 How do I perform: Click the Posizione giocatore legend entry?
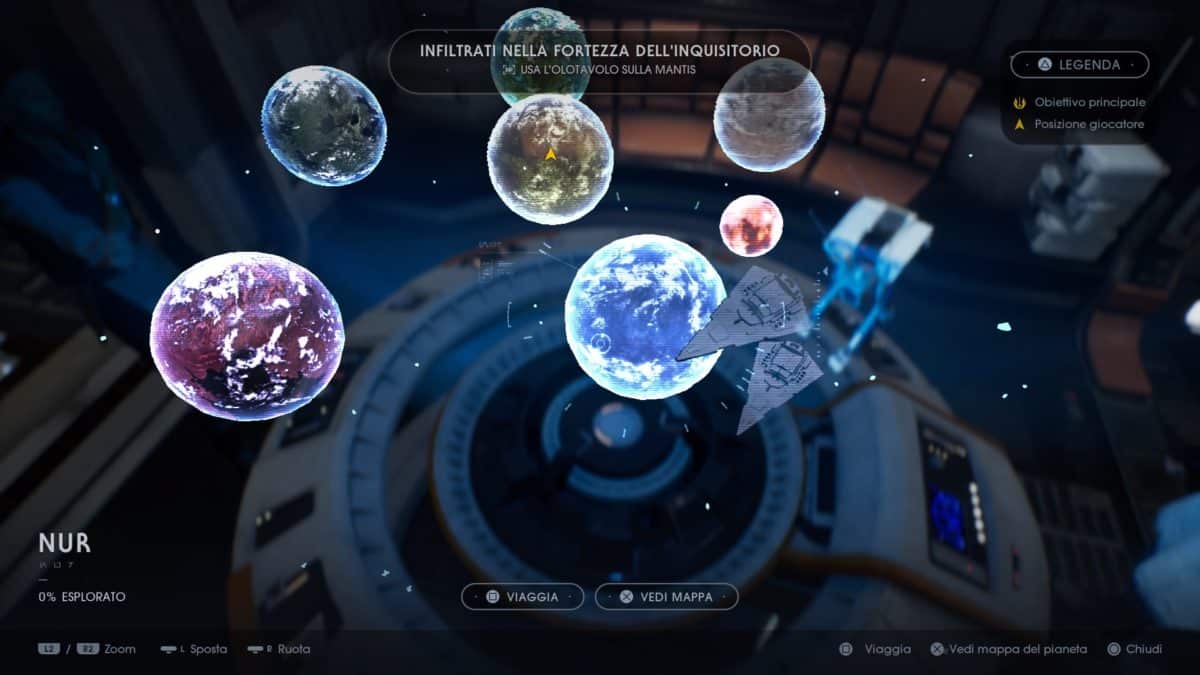1089,124
